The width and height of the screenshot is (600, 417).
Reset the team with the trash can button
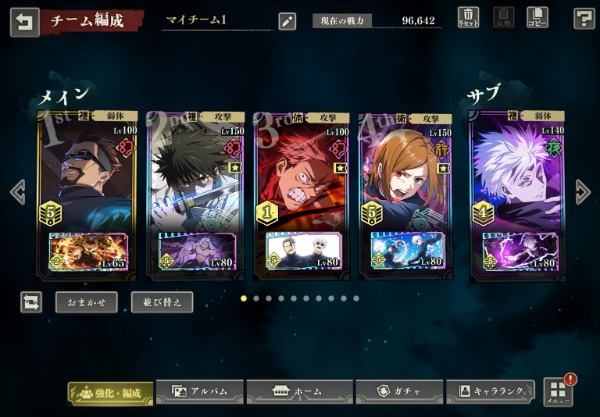pyautogui.click(x=468, y=18)
